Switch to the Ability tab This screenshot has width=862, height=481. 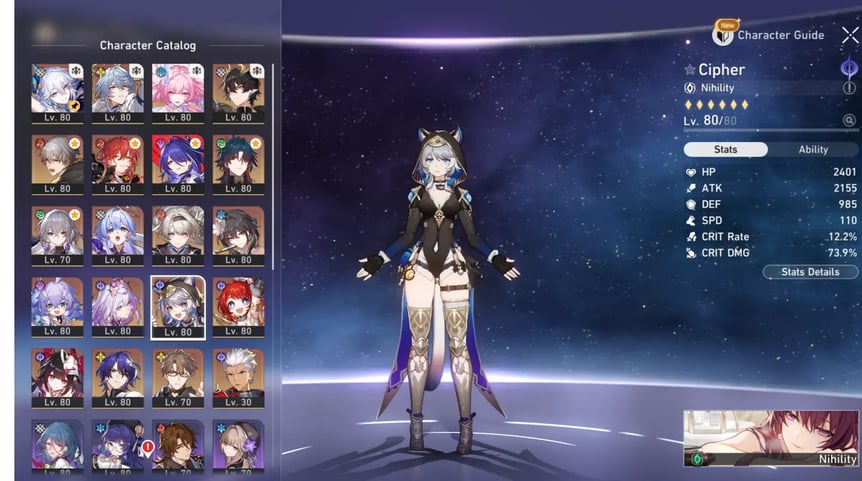(812, 149)
